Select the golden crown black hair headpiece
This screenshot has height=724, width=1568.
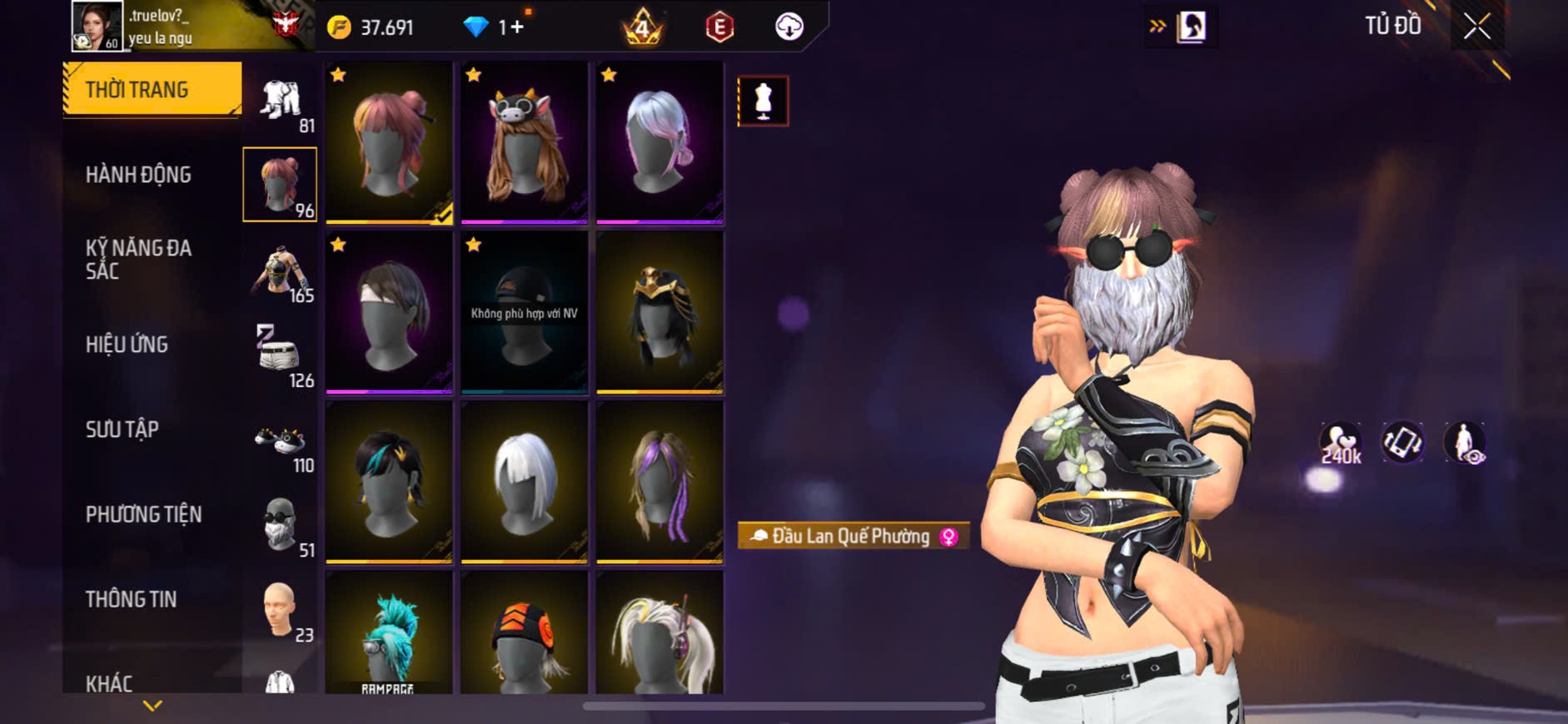[x=660, y=312]
